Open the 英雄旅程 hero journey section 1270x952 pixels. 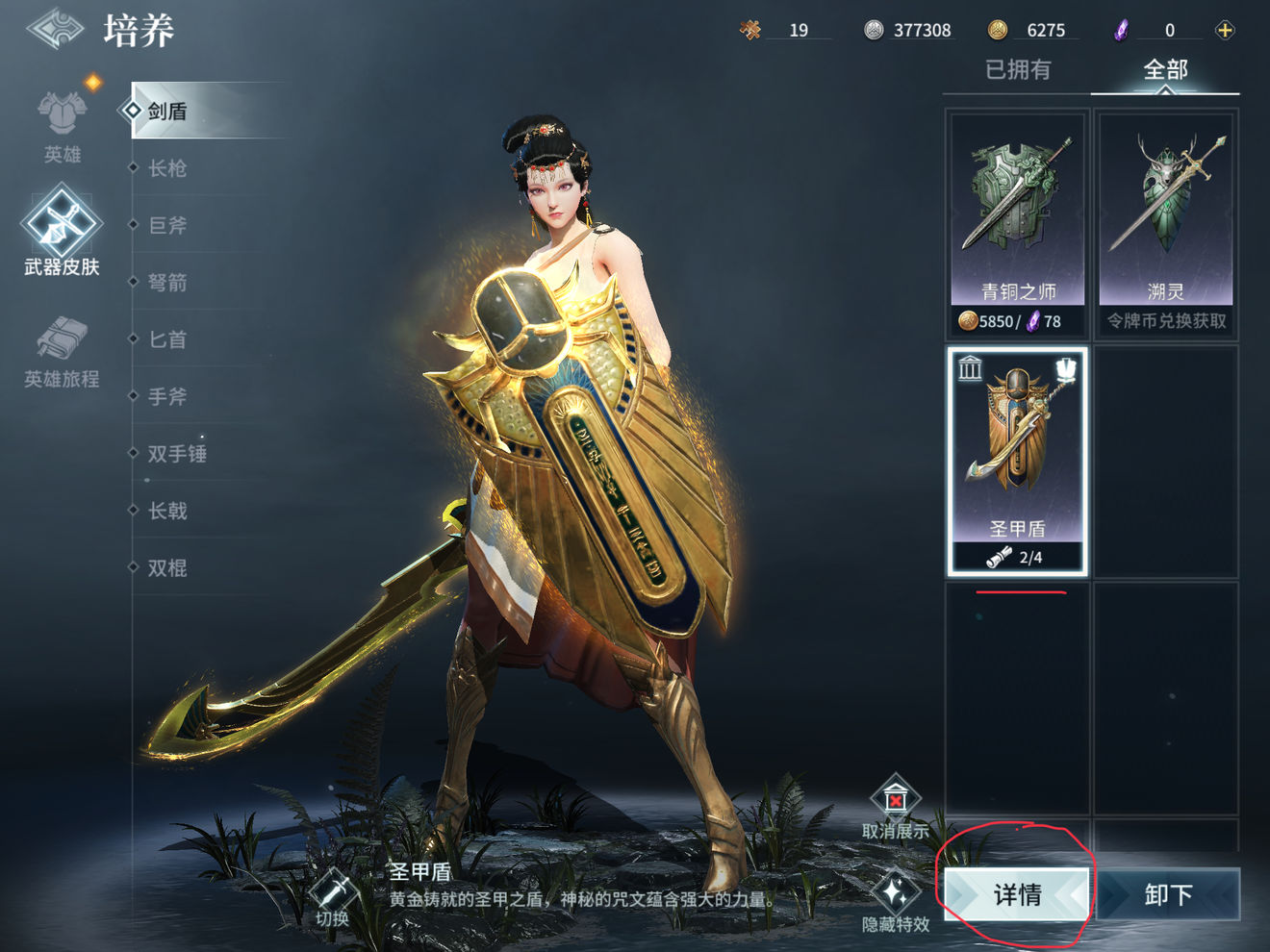62,352
